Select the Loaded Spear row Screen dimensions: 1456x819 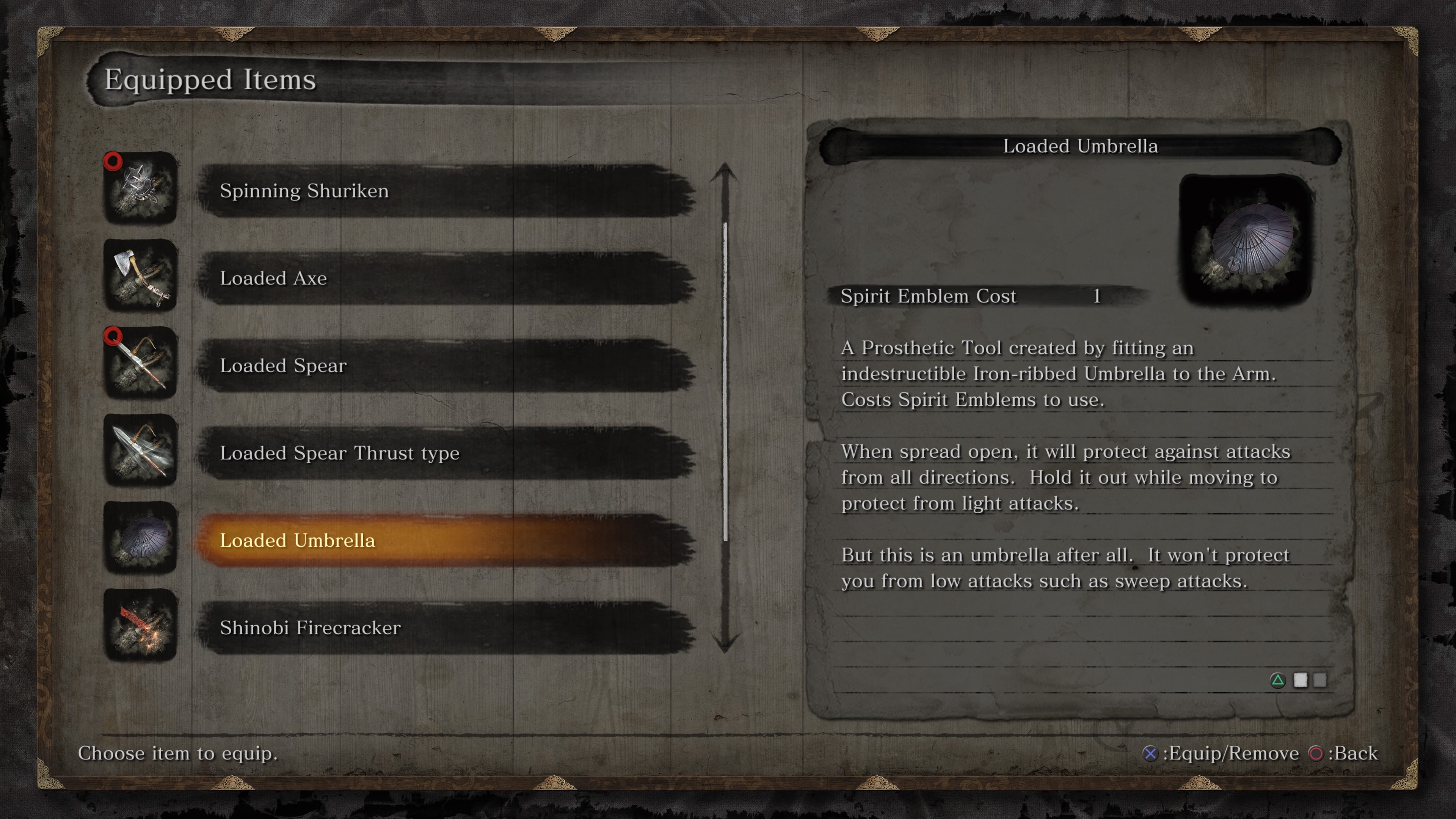tap(446, 366)
